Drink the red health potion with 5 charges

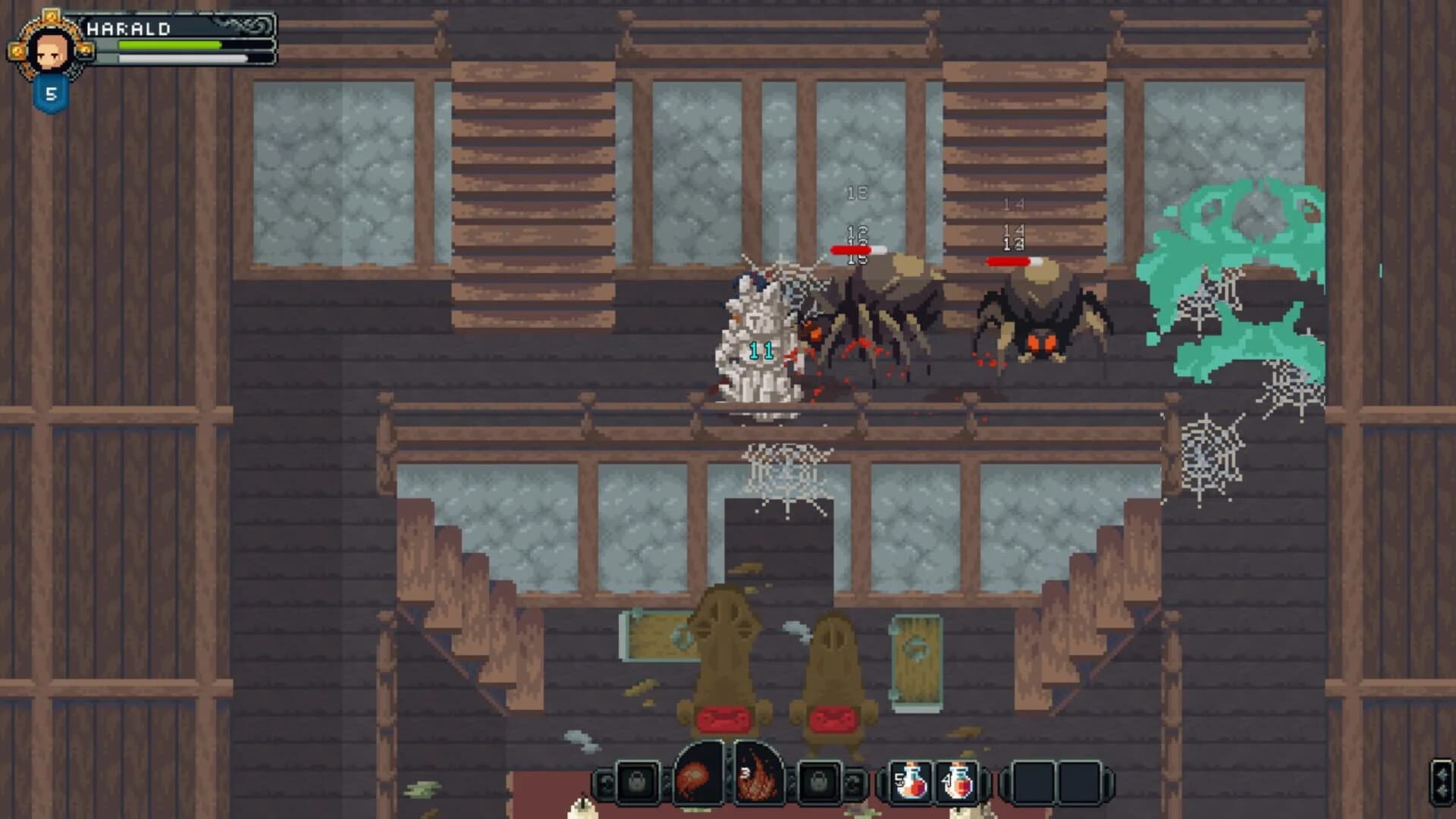tap(910, 781)
